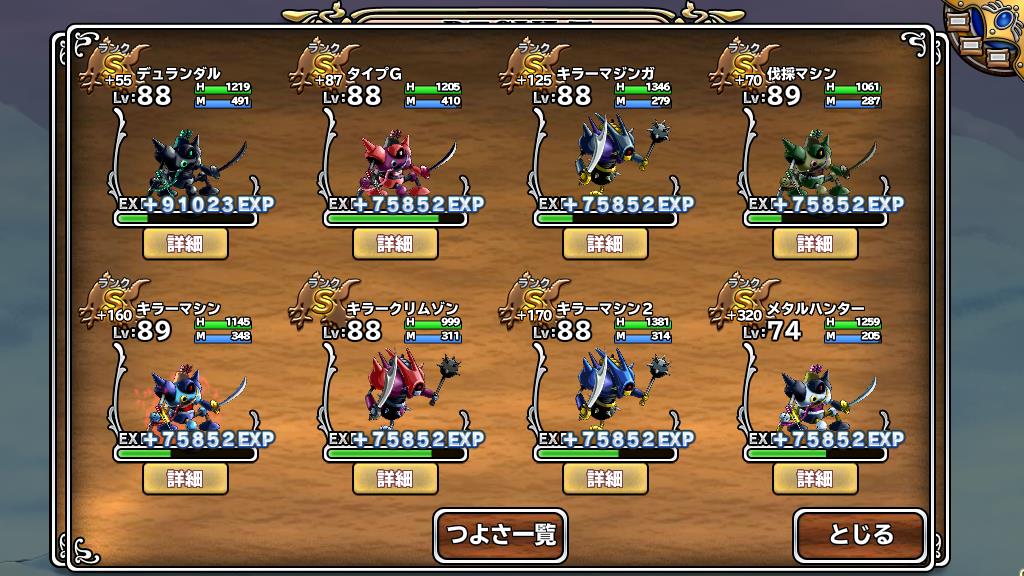Close the results with とじる

(x=860, y=534)
